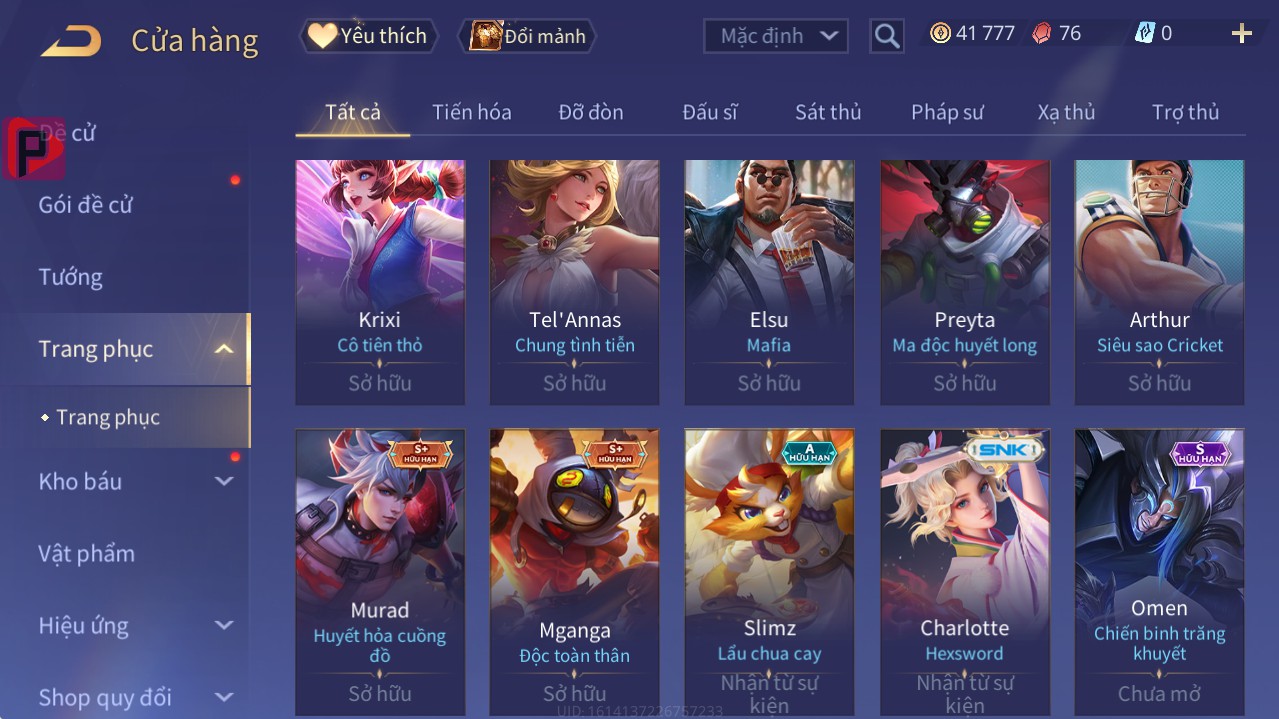Open Charlotte Hexsword skin card
This screenshot has height=719, width=1279.
tap(964, 570)
